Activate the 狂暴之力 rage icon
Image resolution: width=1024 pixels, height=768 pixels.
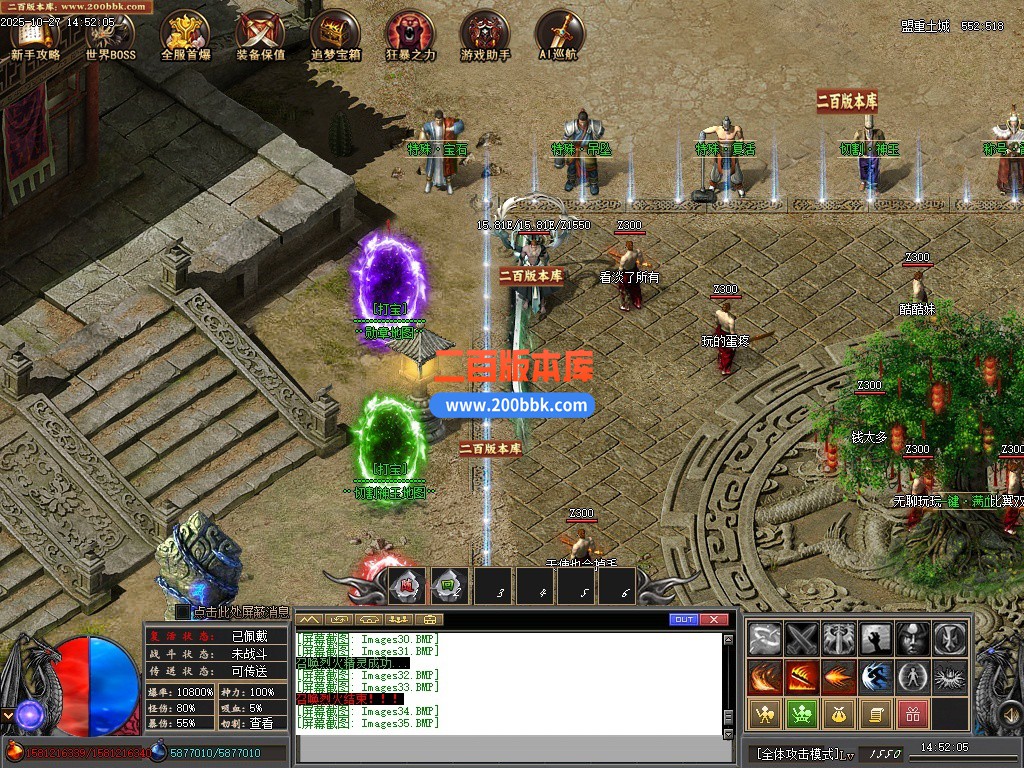(x=410, y=36)
